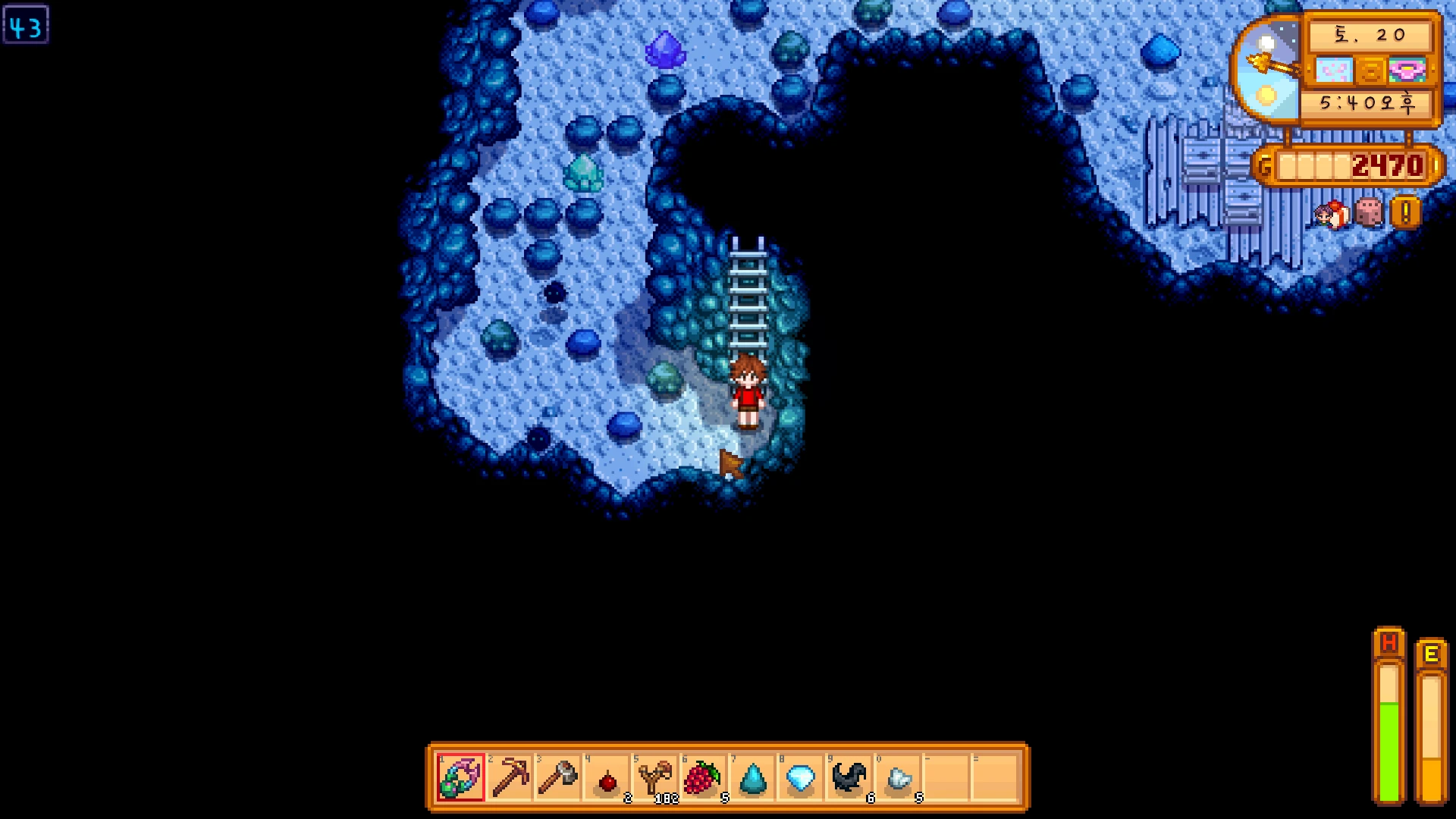Select the green ring weapon slot
Screen dimensions: 1456x819
click(460, 777)
